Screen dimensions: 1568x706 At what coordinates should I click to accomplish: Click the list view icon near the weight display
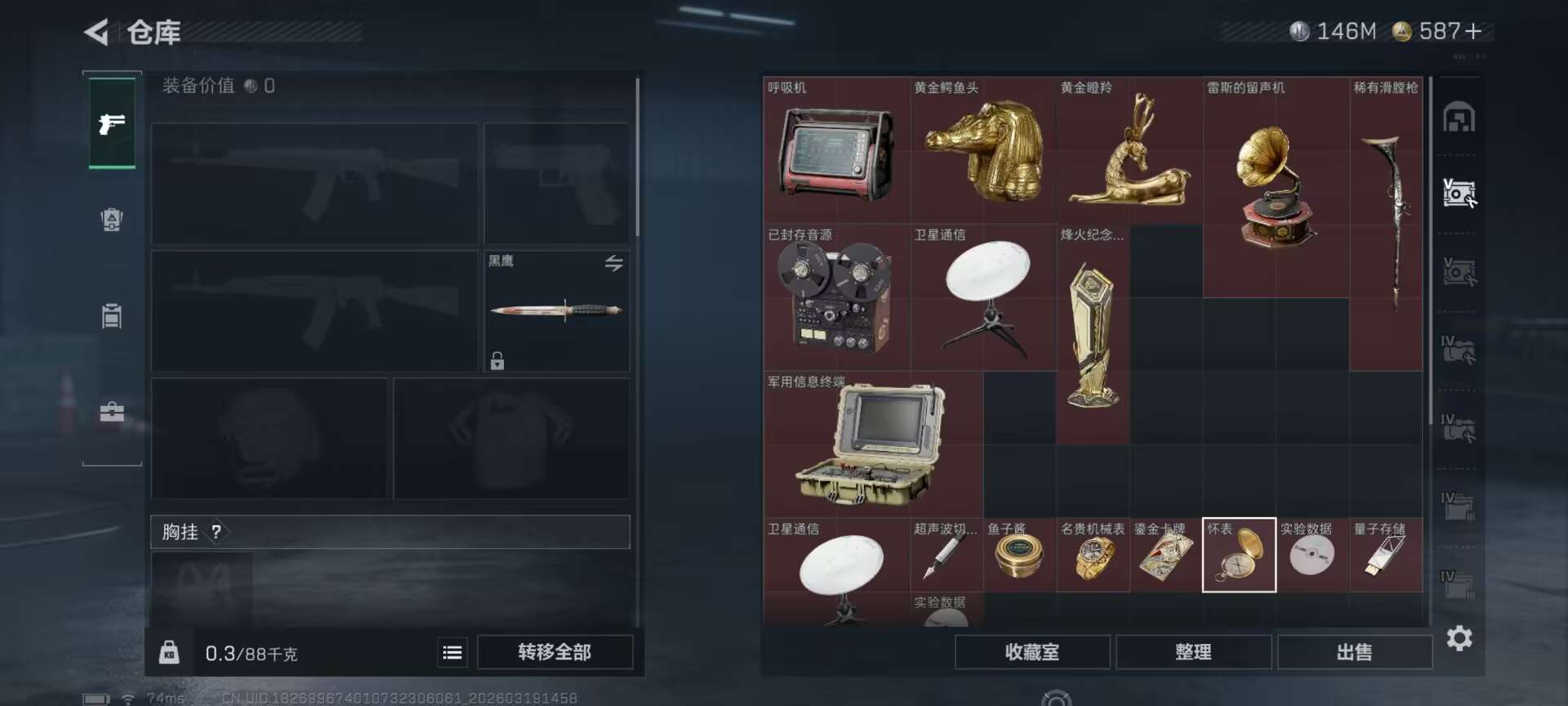[x=452, y=653]
